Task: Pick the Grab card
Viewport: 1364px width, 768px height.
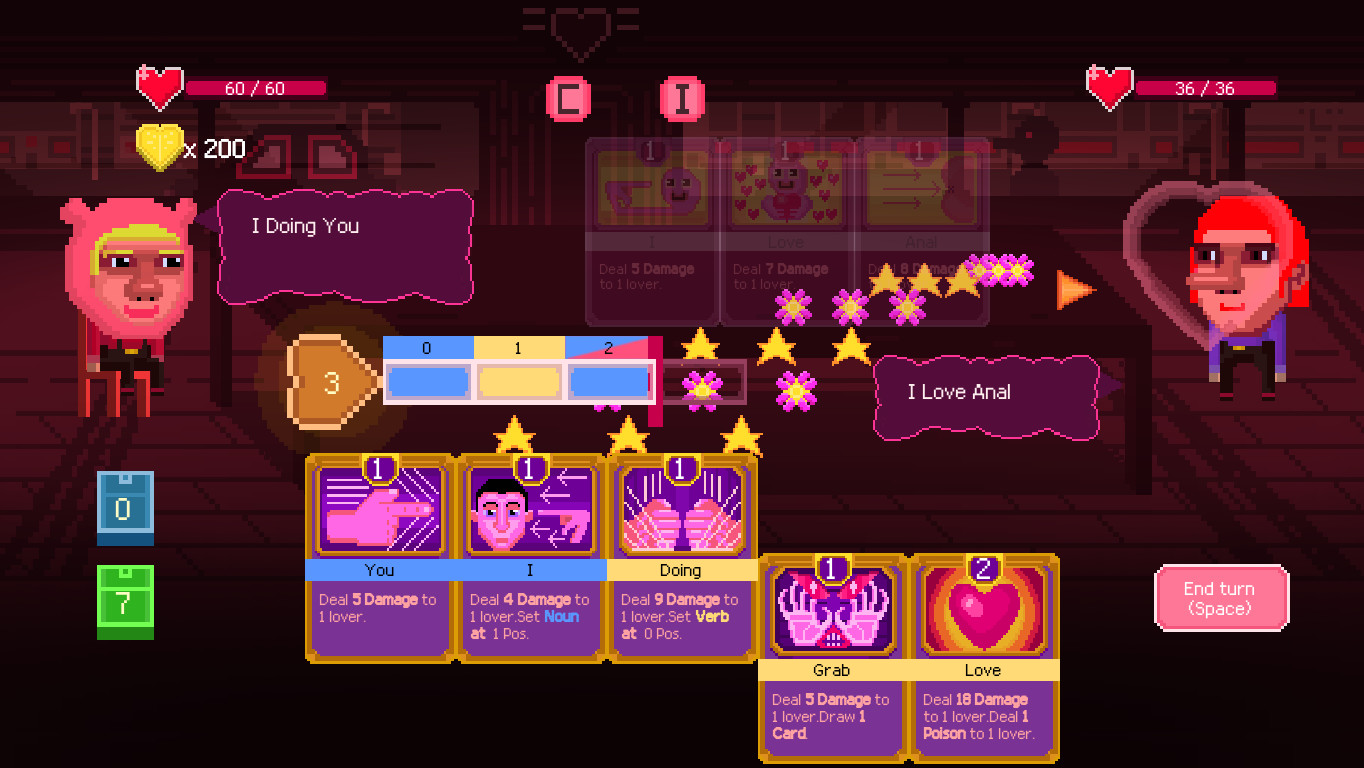Action: [832, 655]
